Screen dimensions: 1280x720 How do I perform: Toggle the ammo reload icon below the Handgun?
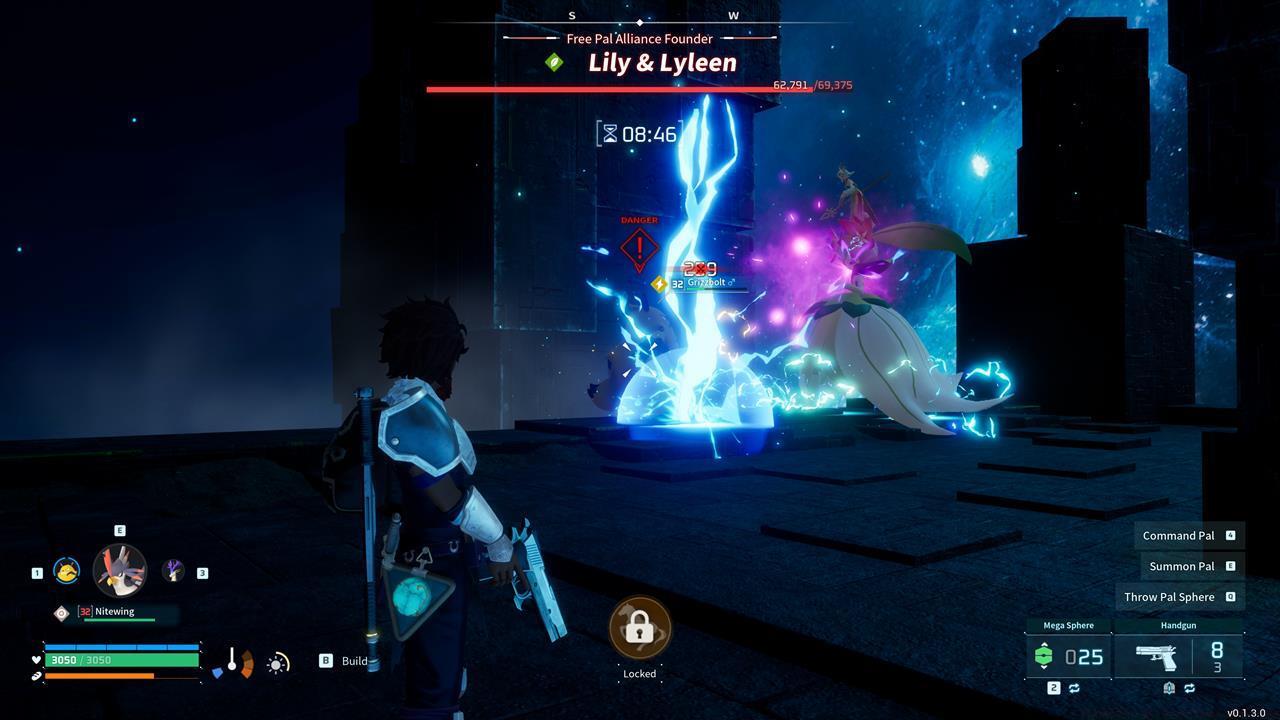(x=1167, y=686)
